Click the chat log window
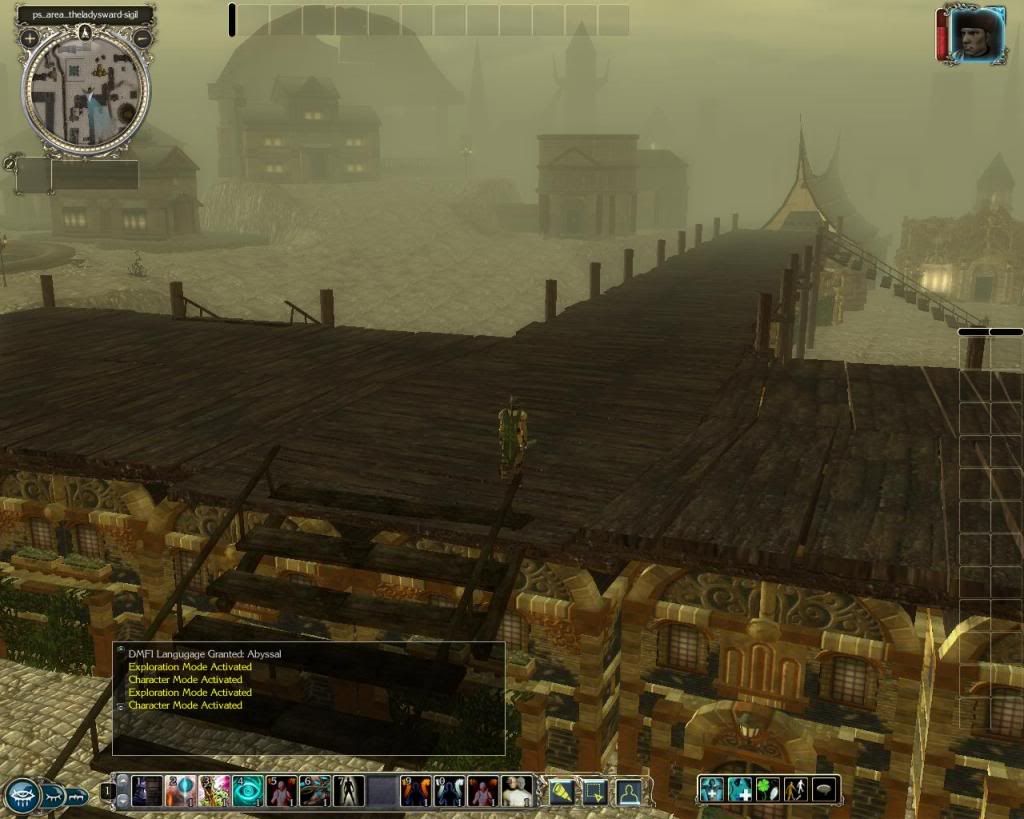 click(x=308, y=698)
